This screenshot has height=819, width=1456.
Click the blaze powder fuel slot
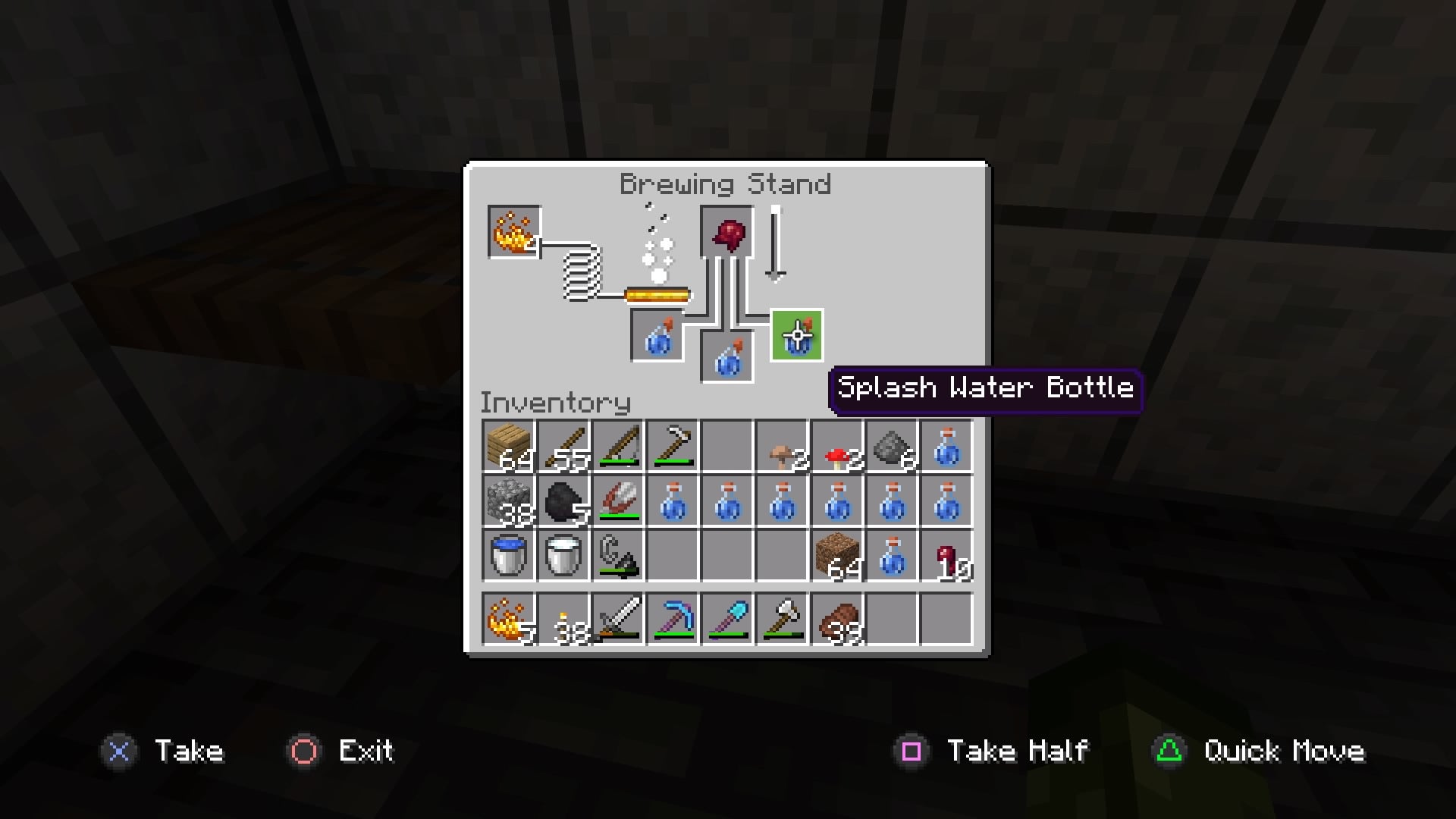(x=513, y=232)
